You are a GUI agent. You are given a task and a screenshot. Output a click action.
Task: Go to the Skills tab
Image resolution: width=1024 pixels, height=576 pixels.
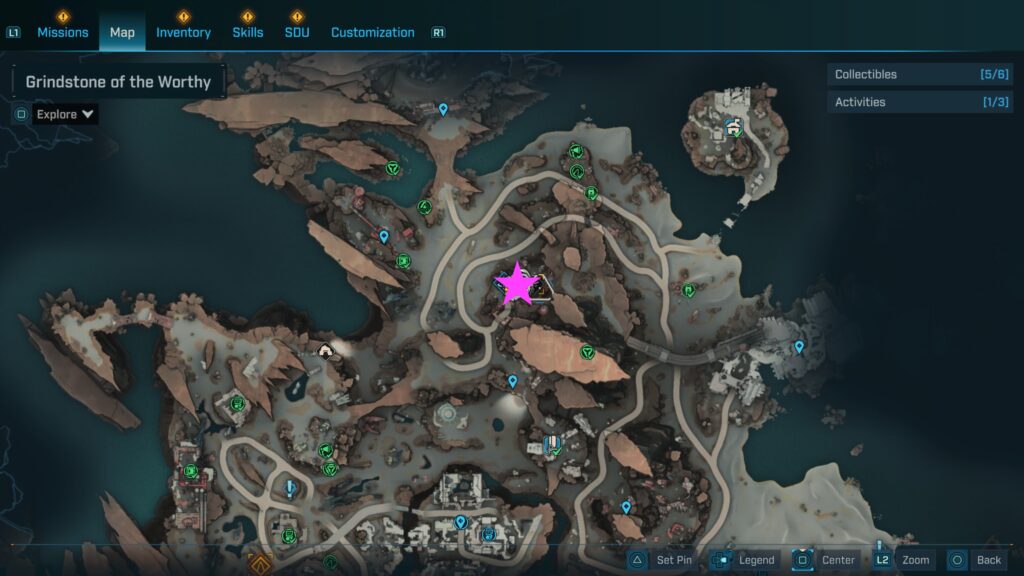point(247,32)
